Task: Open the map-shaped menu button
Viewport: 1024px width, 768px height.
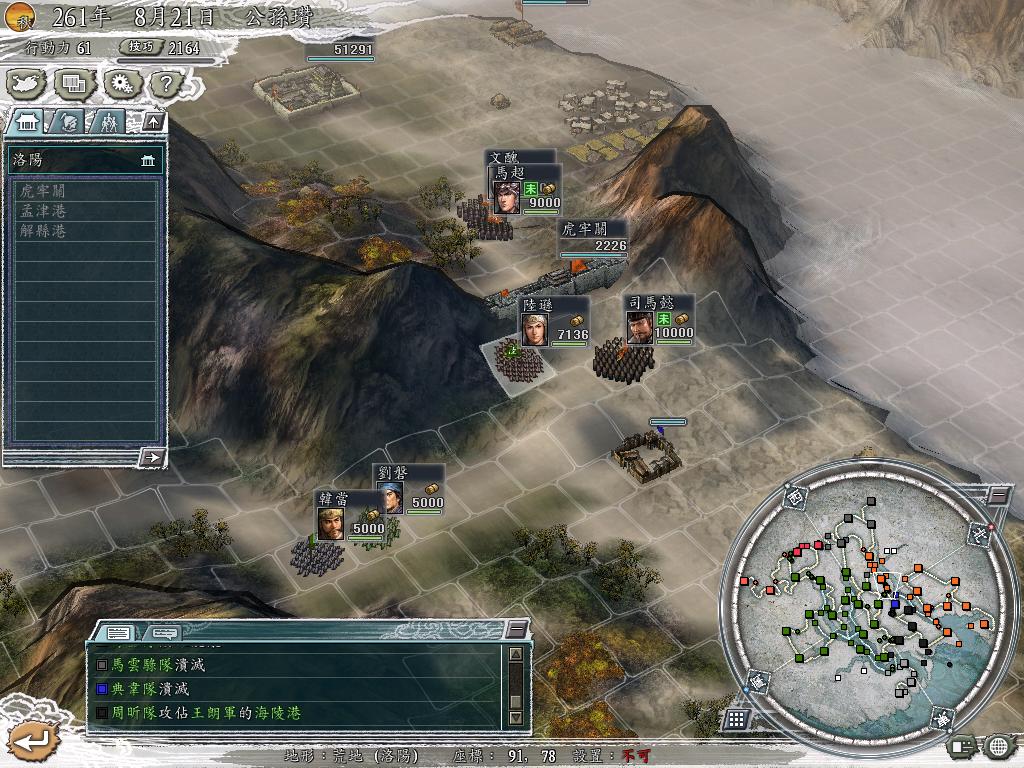Action: click(27, 83)
